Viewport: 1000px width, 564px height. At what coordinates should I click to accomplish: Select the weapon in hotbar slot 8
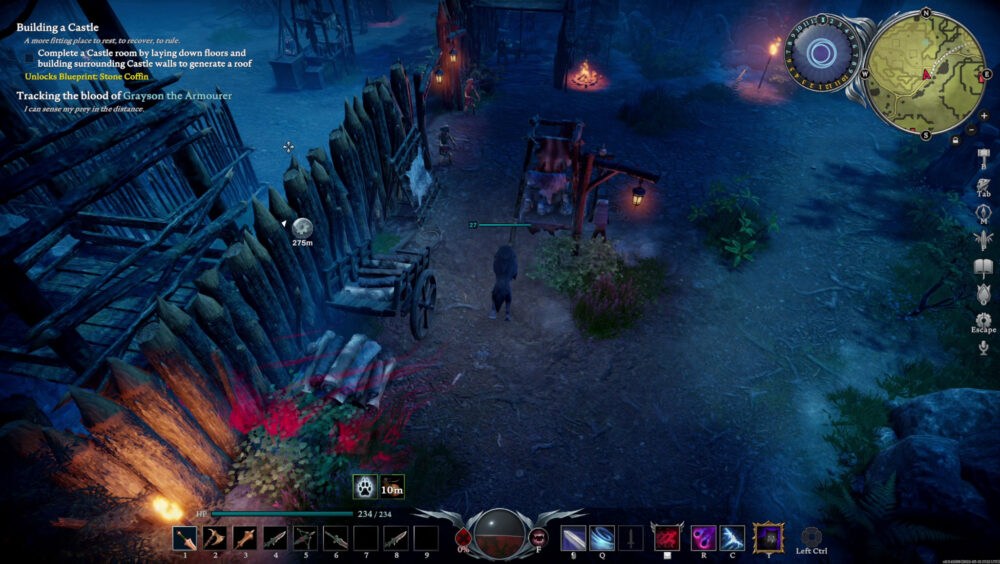tap(396, 538)
